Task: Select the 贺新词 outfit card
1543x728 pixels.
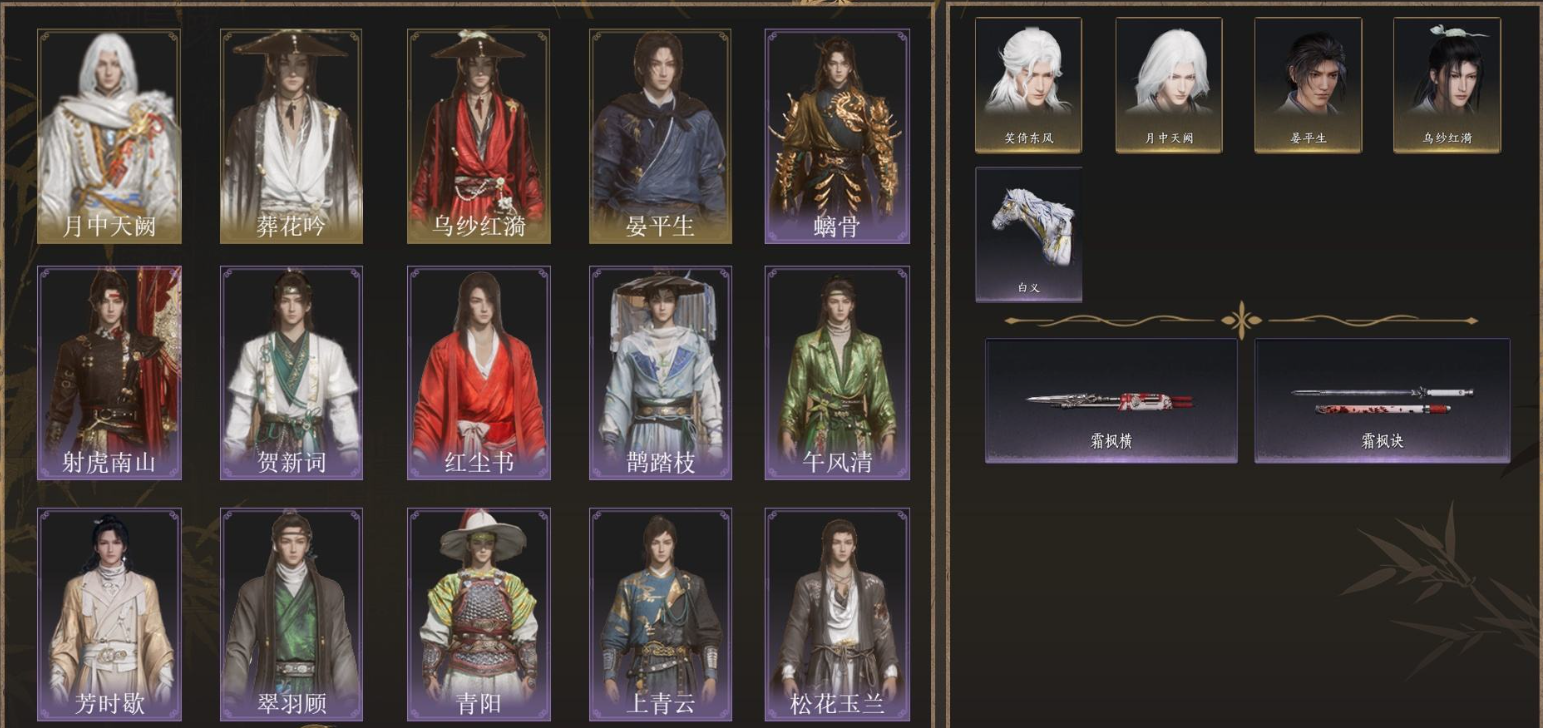Action: pyautogui.click(x=291, y=373)
